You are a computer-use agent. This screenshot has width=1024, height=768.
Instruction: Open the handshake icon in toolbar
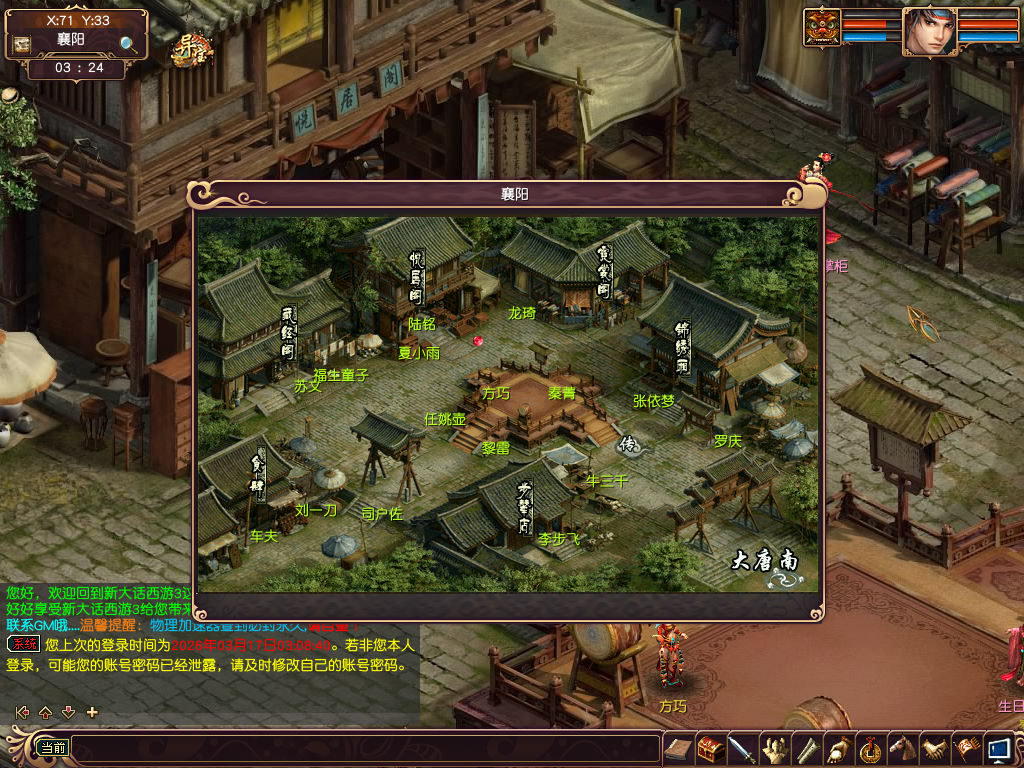pos(934,749)
